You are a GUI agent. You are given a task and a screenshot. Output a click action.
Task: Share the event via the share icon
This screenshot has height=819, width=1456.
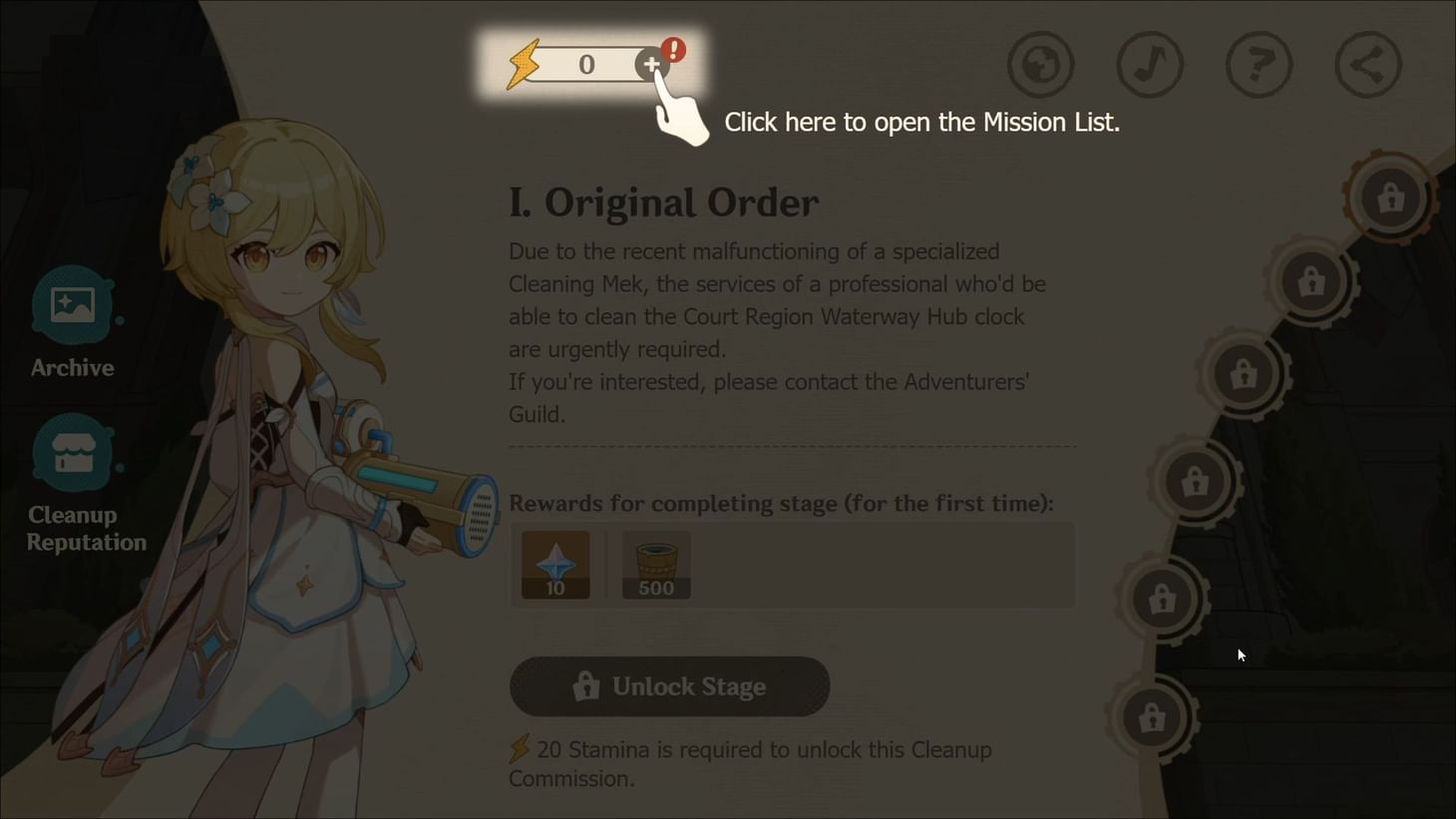1367,64
